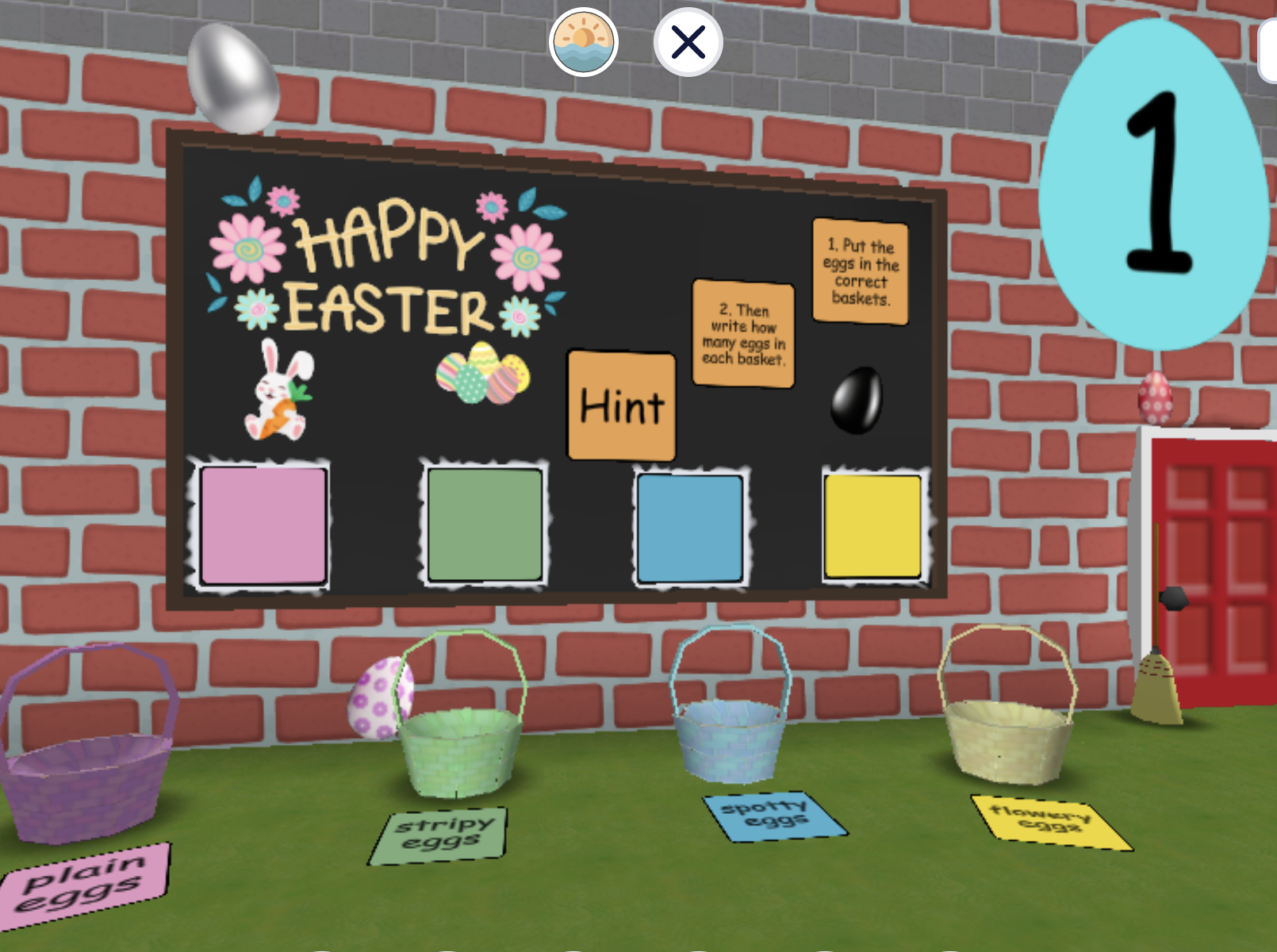Select the blue egg numbered 1
1277x952 pixels.
tap(1154, 182)
